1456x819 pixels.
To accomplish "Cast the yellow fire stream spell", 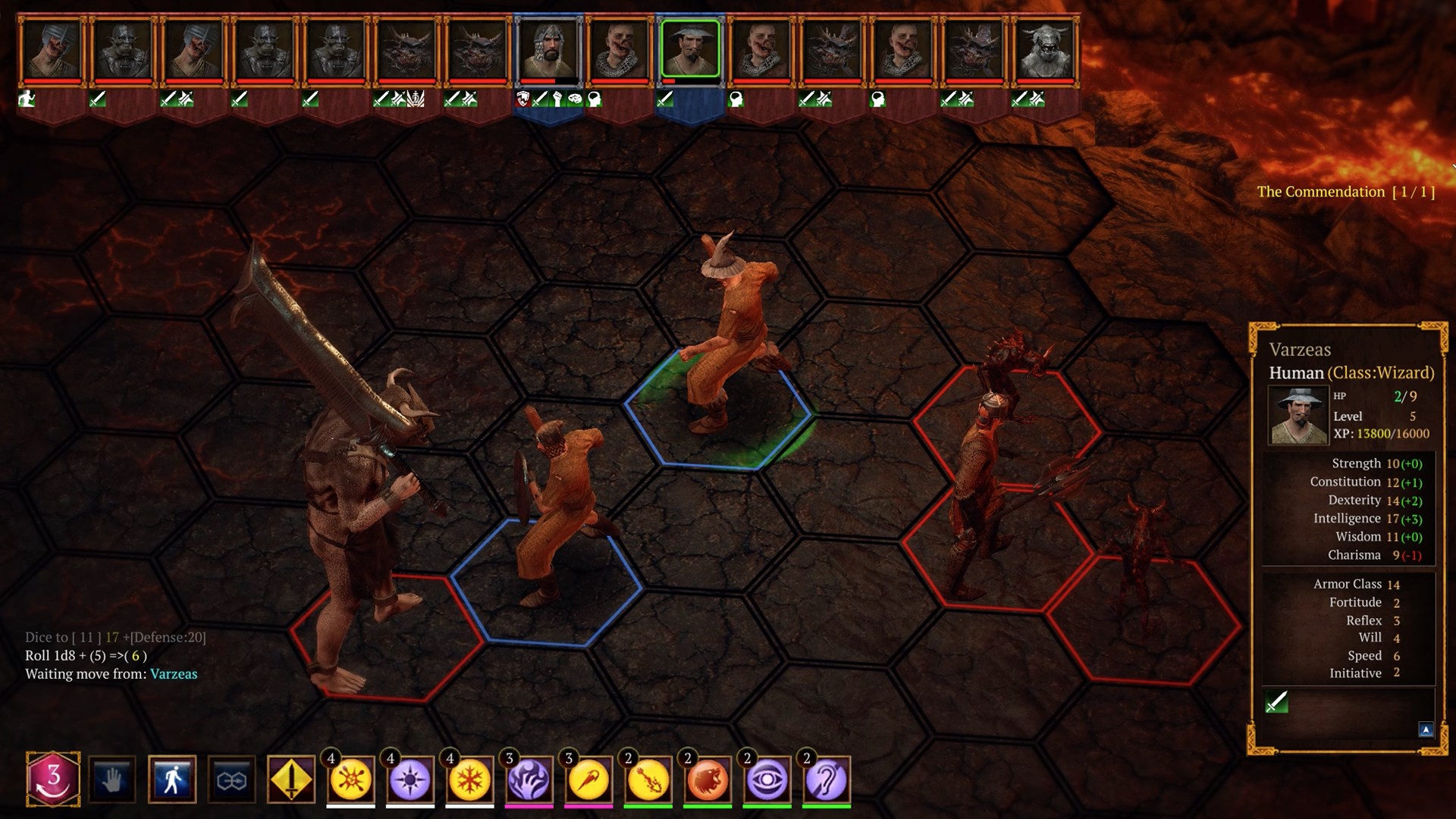I will pyautogui.click(x=648, y=780).
